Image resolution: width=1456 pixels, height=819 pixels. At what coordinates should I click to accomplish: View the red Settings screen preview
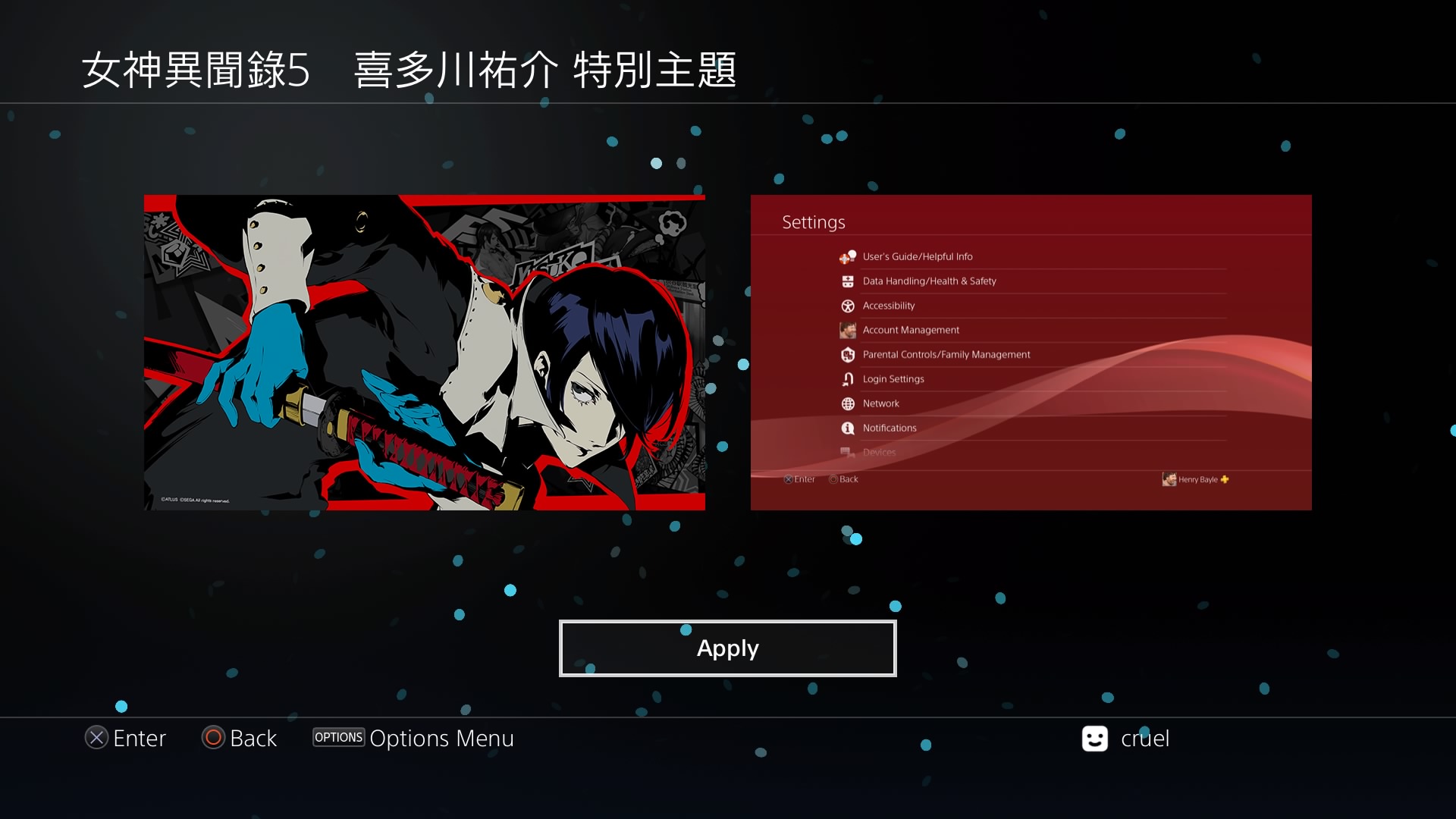pyautogui.click(x=1031, y=353)
